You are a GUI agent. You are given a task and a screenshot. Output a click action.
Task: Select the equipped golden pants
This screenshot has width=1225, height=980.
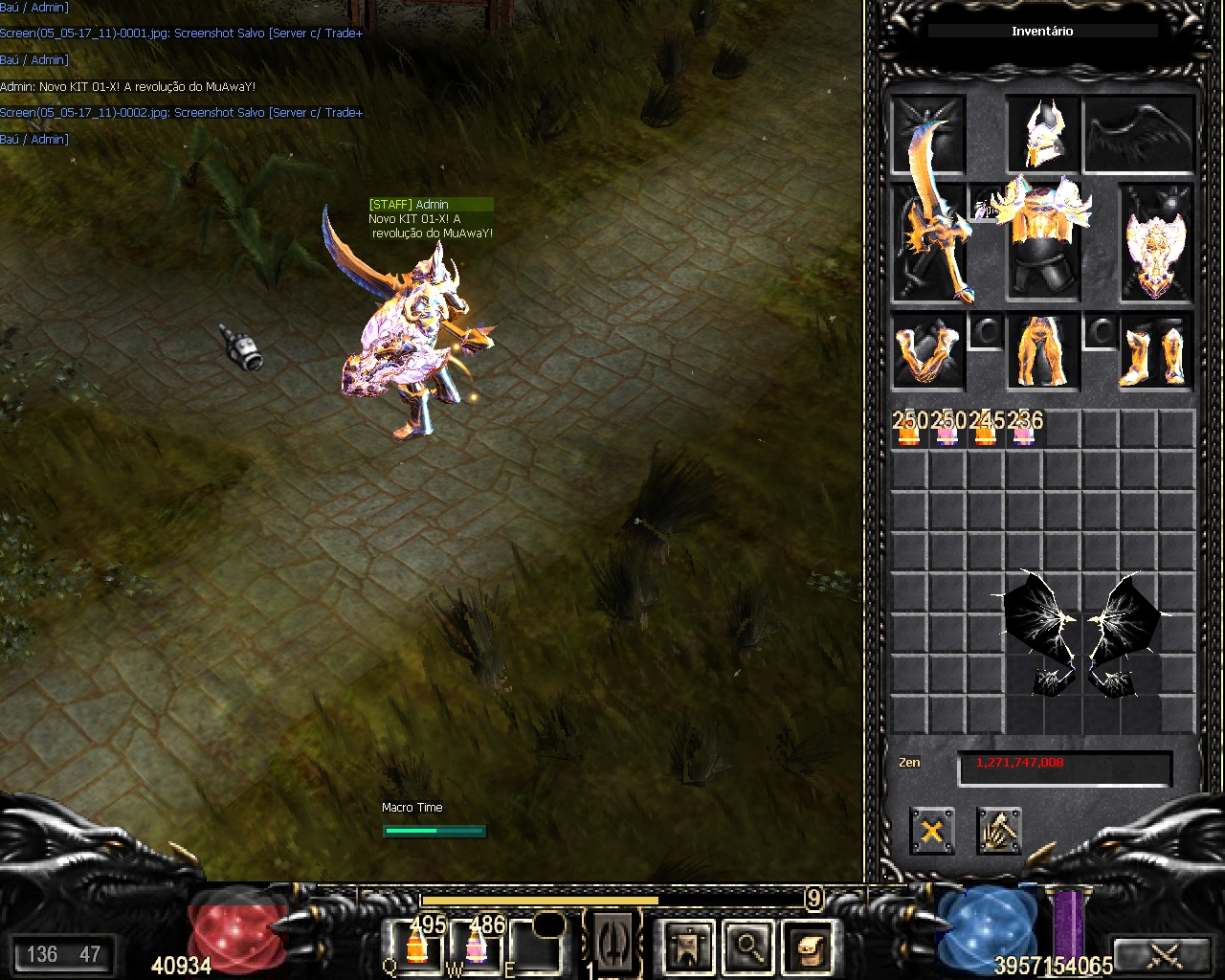[x=1042, y=352]
